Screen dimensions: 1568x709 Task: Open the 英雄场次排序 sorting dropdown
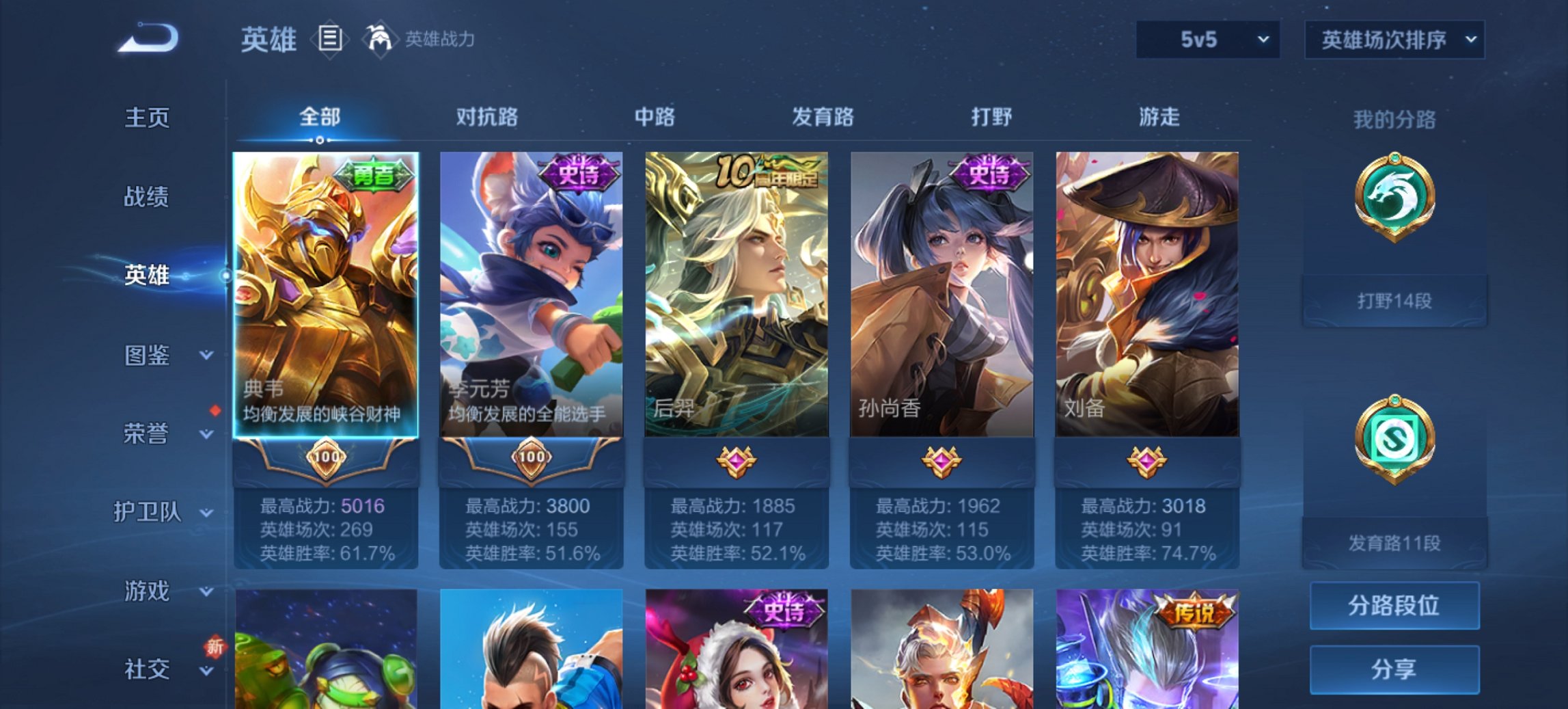(x=1394, y=39)
